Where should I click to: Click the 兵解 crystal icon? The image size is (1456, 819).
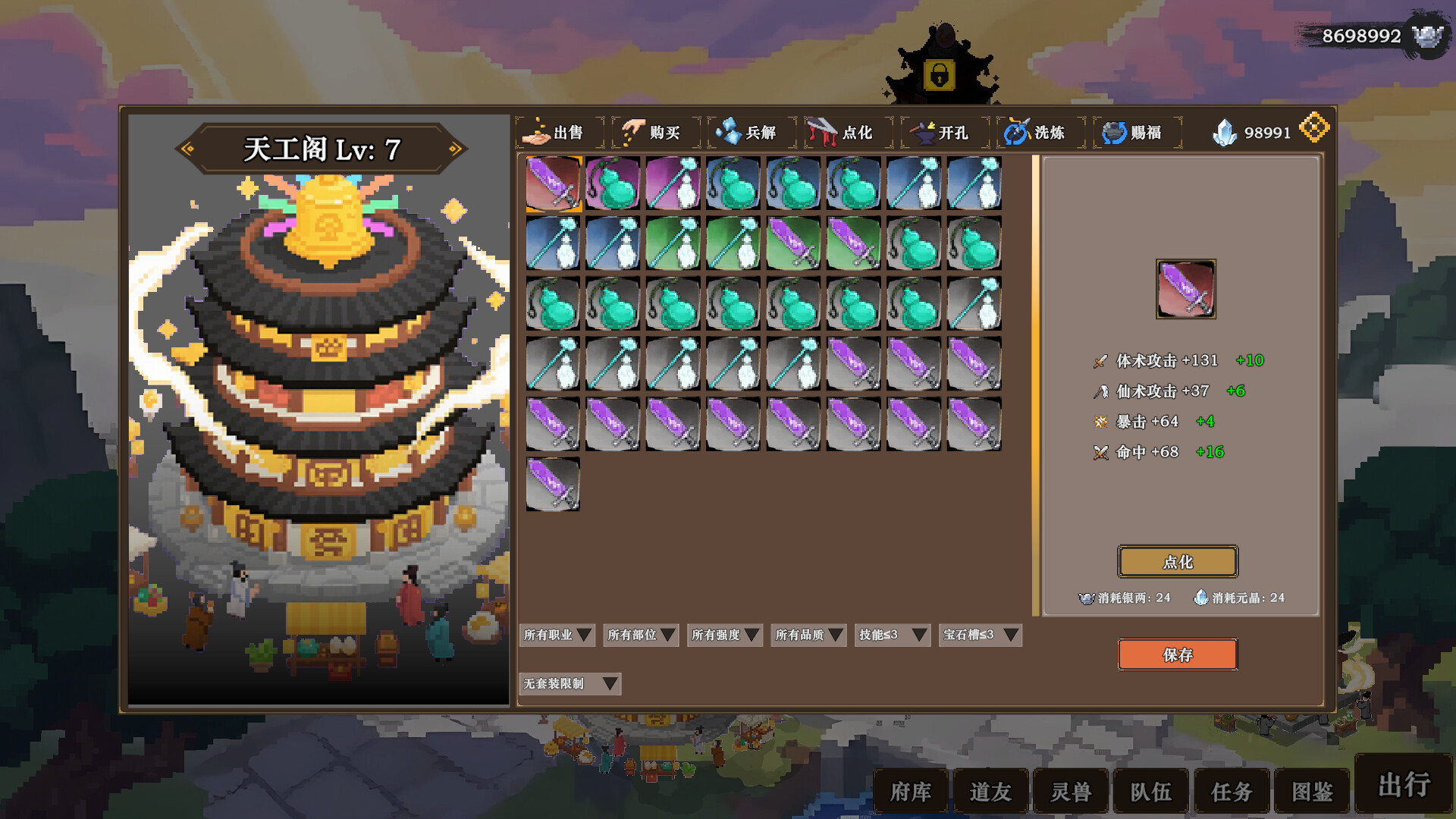point(730,132)
